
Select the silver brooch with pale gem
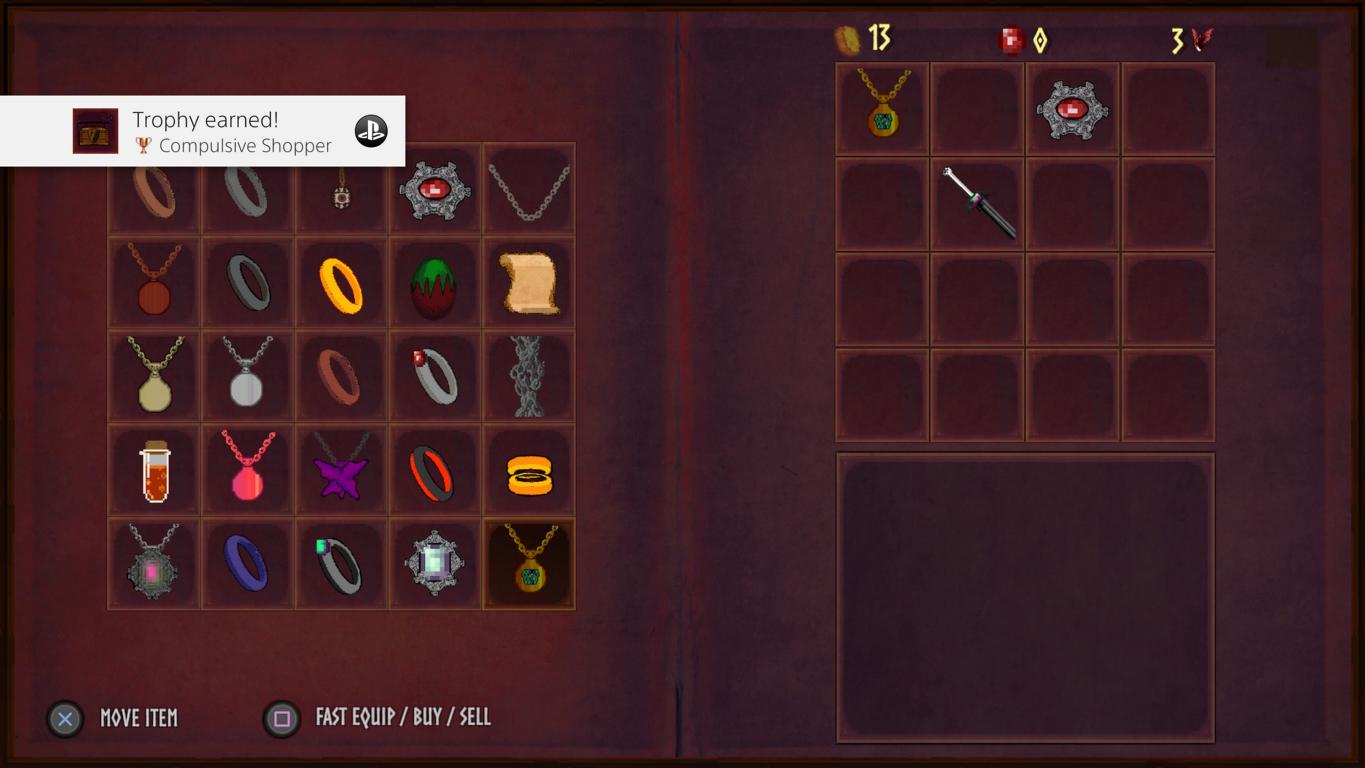tap(434, 563)
